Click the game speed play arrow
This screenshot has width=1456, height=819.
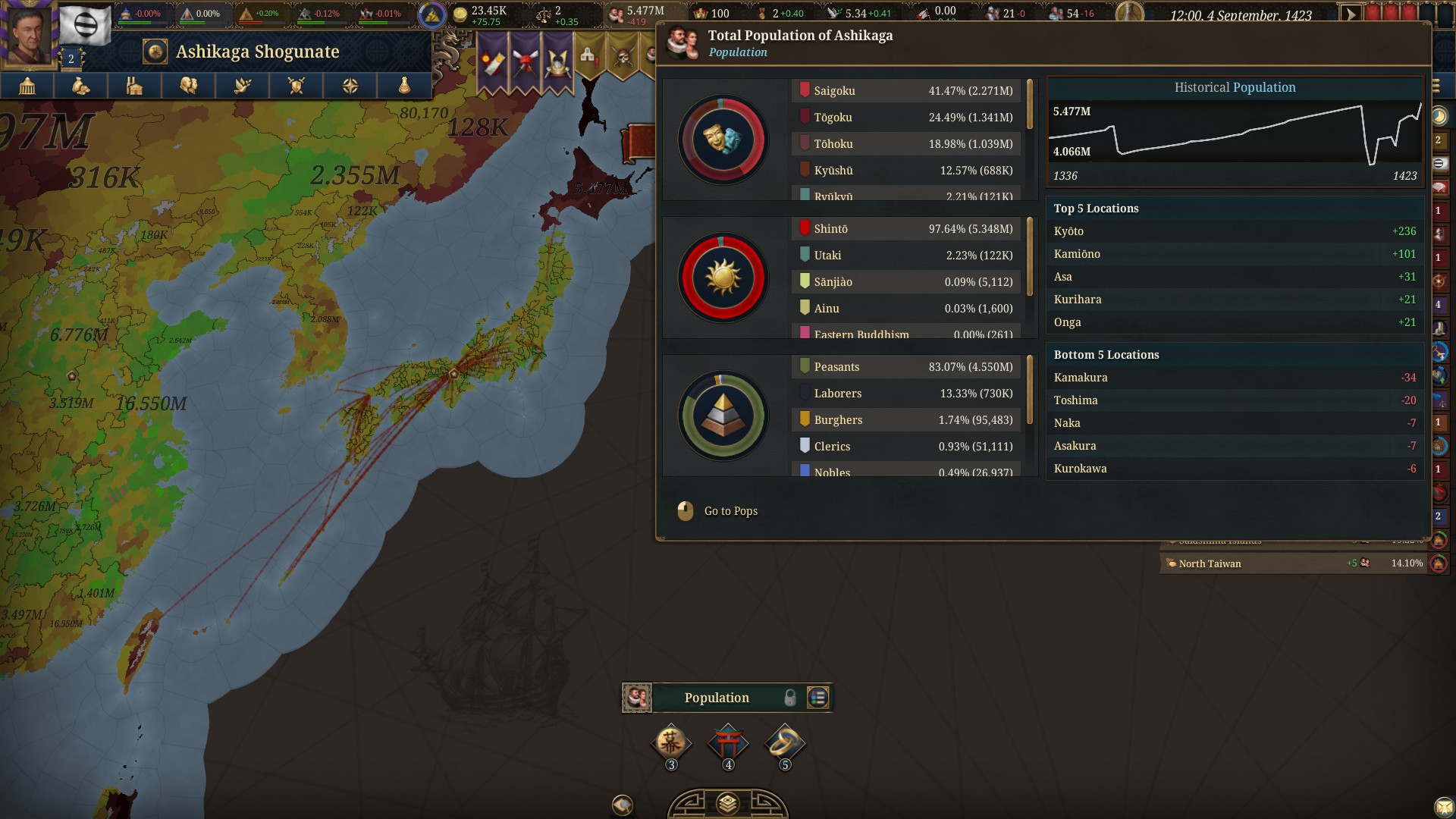click(1350, 14)
